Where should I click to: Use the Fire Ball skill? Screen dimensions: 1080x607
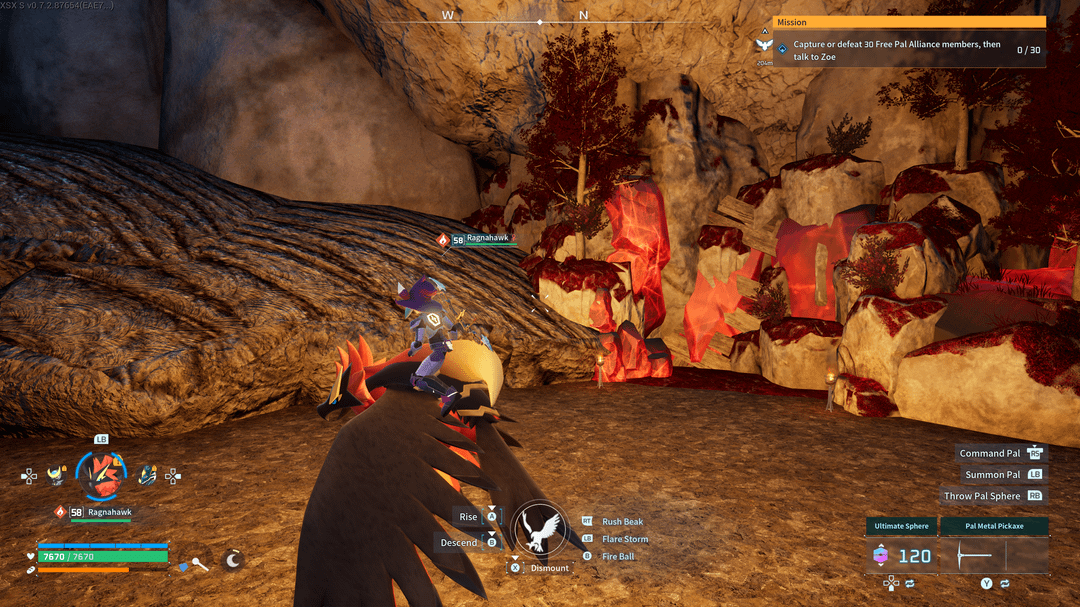tap(618, 556)
